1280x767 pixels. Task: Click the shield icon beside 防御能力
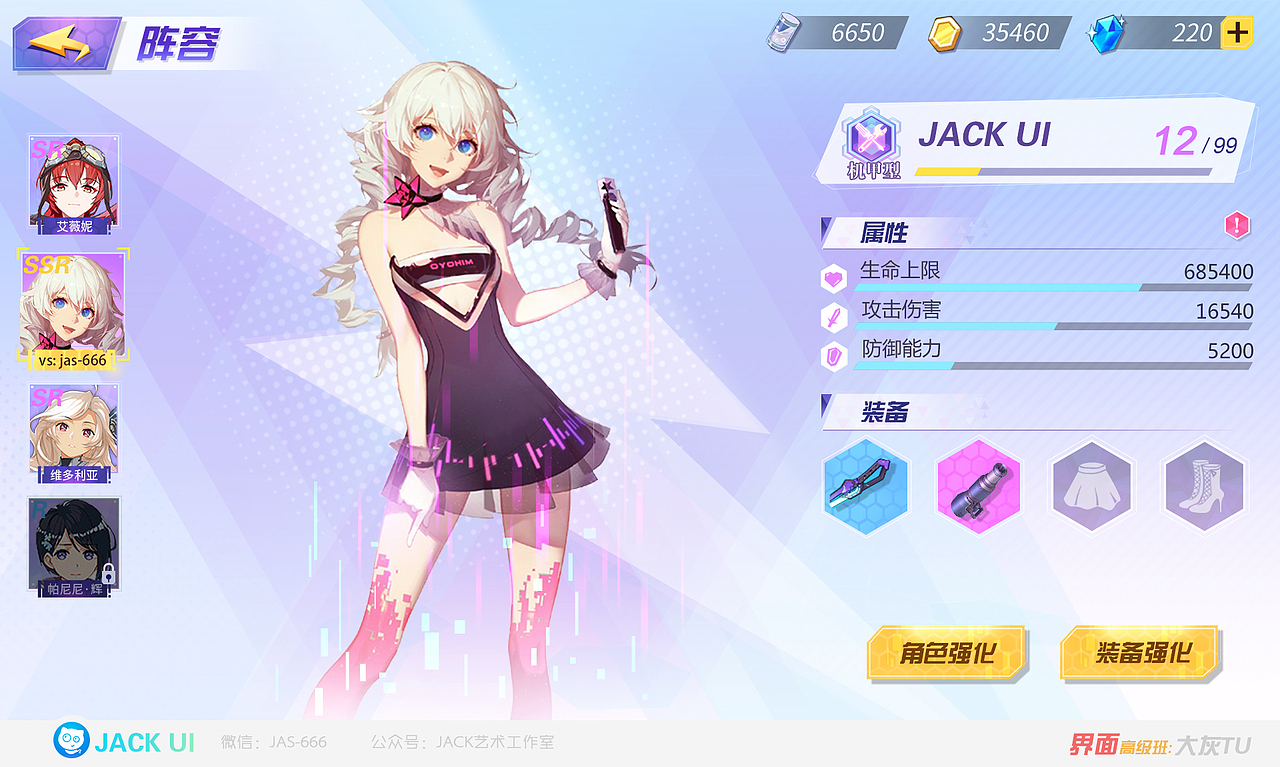tap(833, 356)
